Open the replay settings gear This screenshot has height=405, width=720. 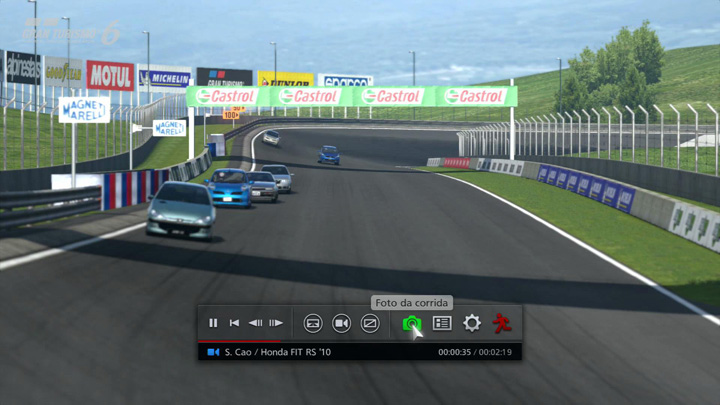(472, 323)
